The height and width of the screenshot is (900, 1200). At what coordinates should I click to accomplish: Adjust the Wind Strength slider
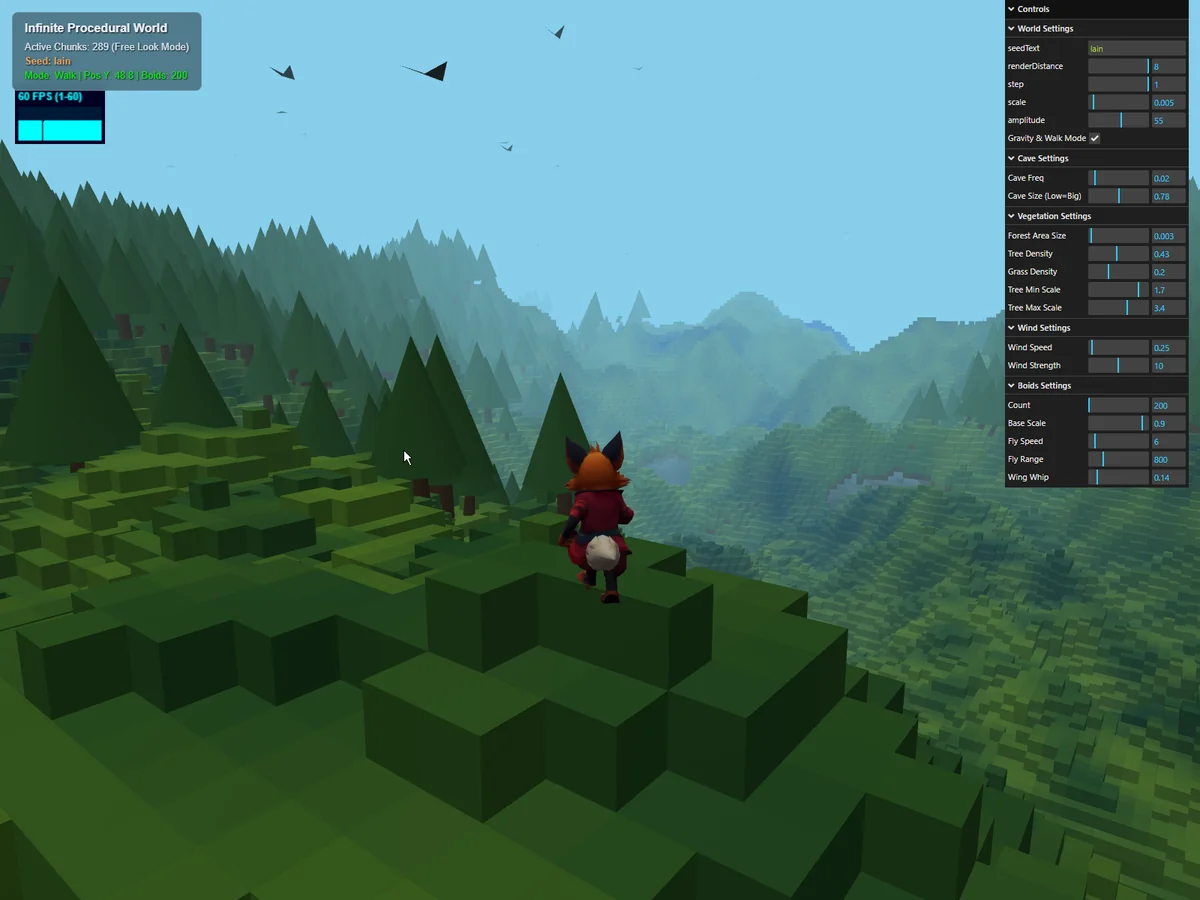coord(1118,366)
